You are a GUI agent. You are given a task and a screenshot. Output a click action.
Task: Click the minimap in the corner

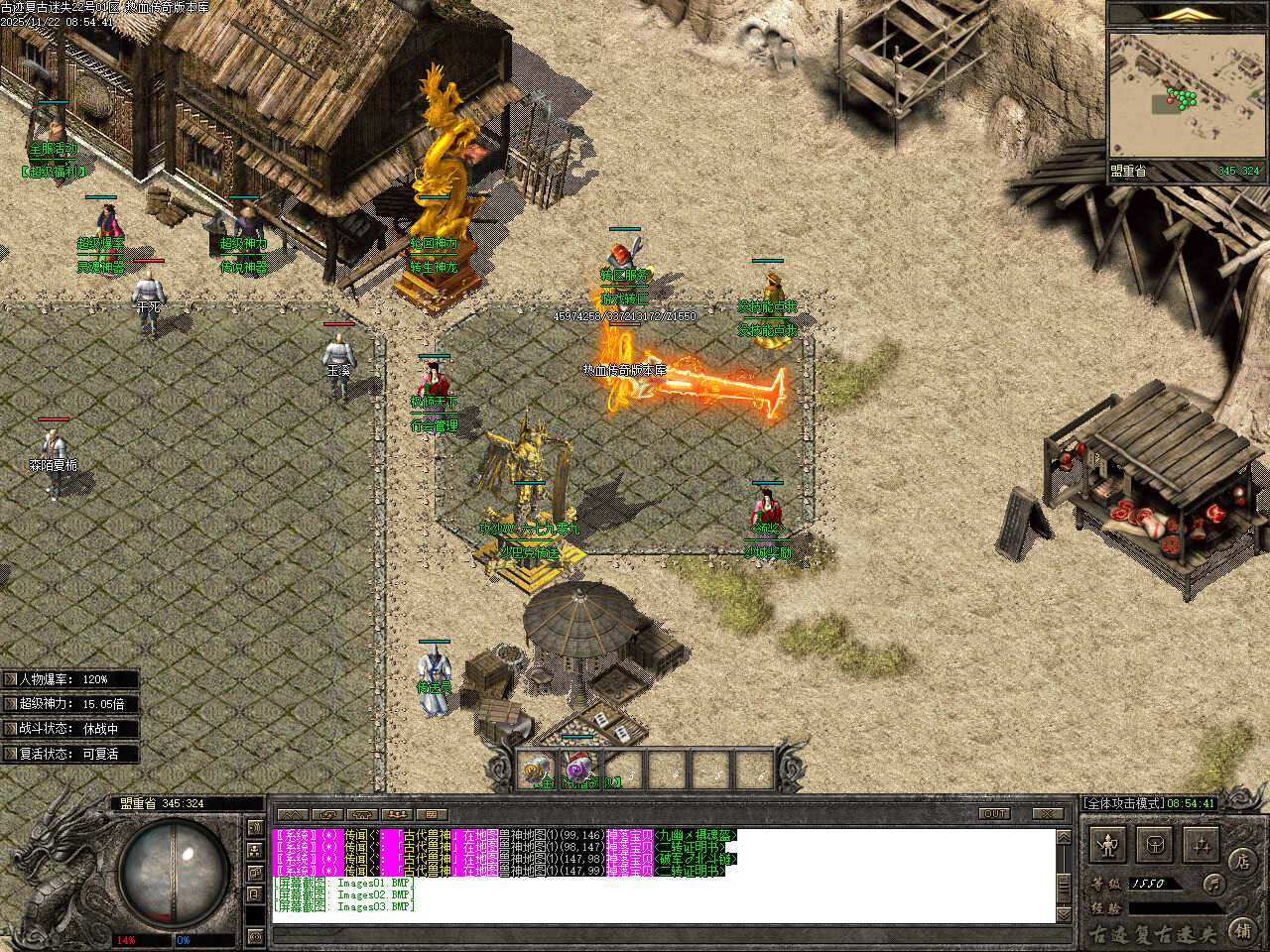(x=1187, y=96)
